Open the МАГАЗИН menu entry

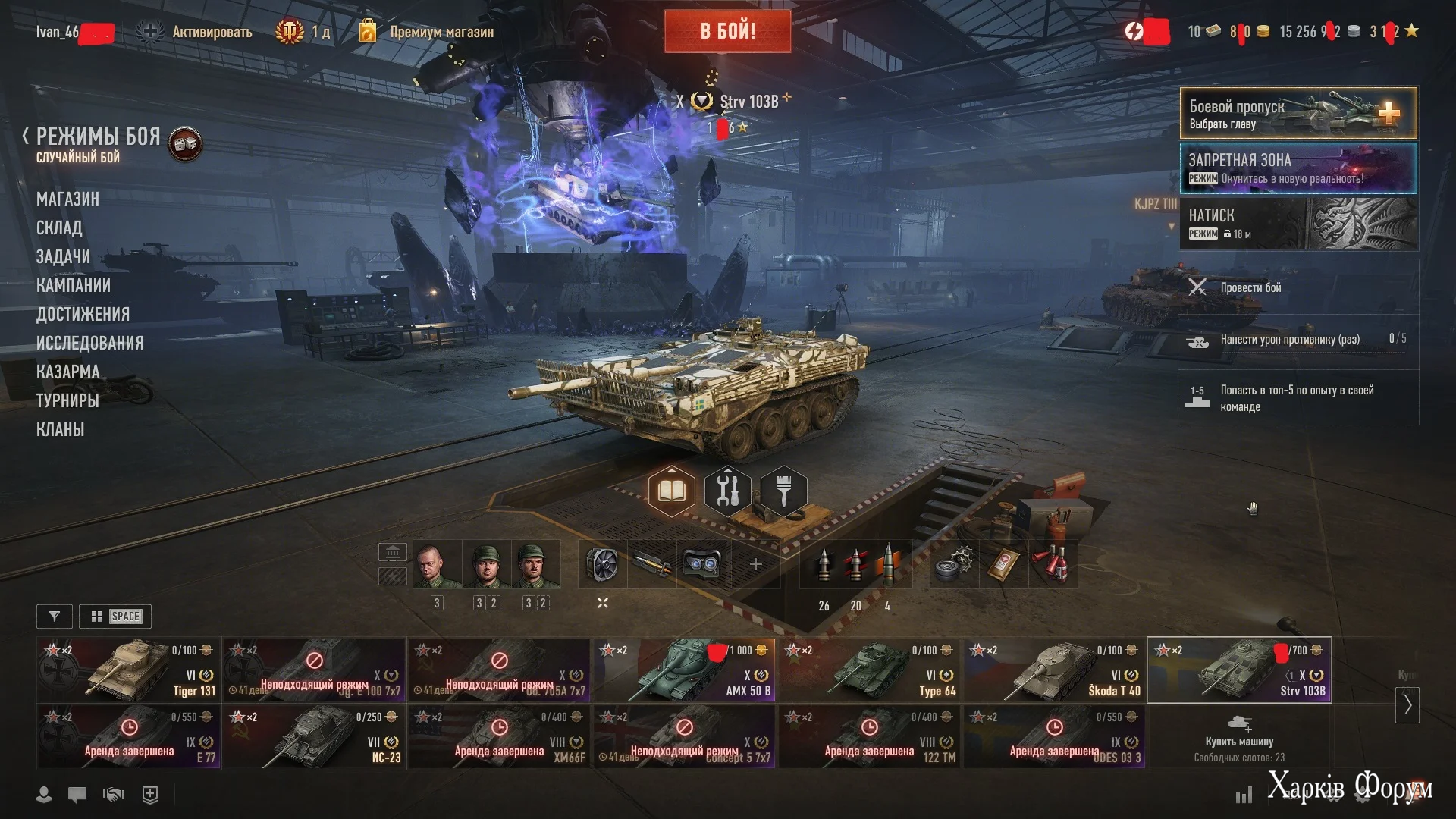67,199
